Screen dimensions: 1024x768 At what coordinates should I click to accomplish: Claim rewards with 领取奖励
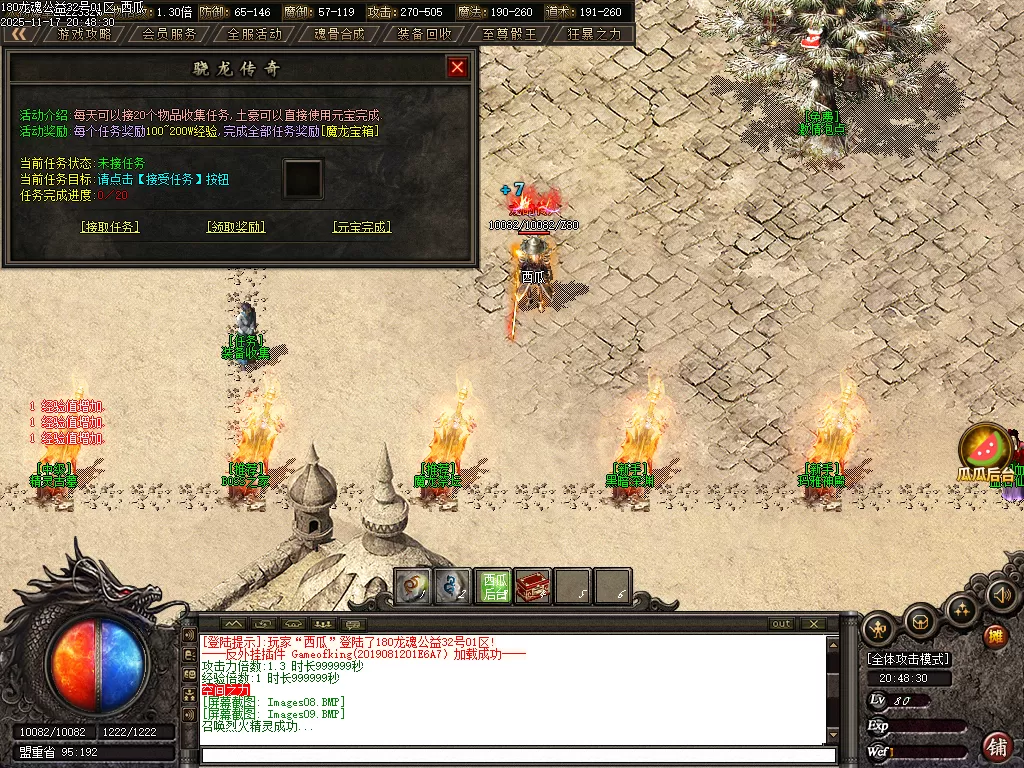click(x=236, y=227)
